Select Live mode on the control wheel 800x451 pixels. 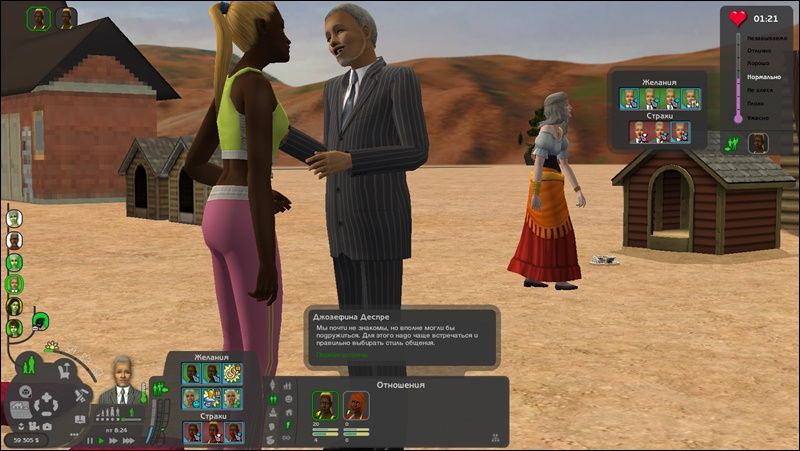[28, 365]
